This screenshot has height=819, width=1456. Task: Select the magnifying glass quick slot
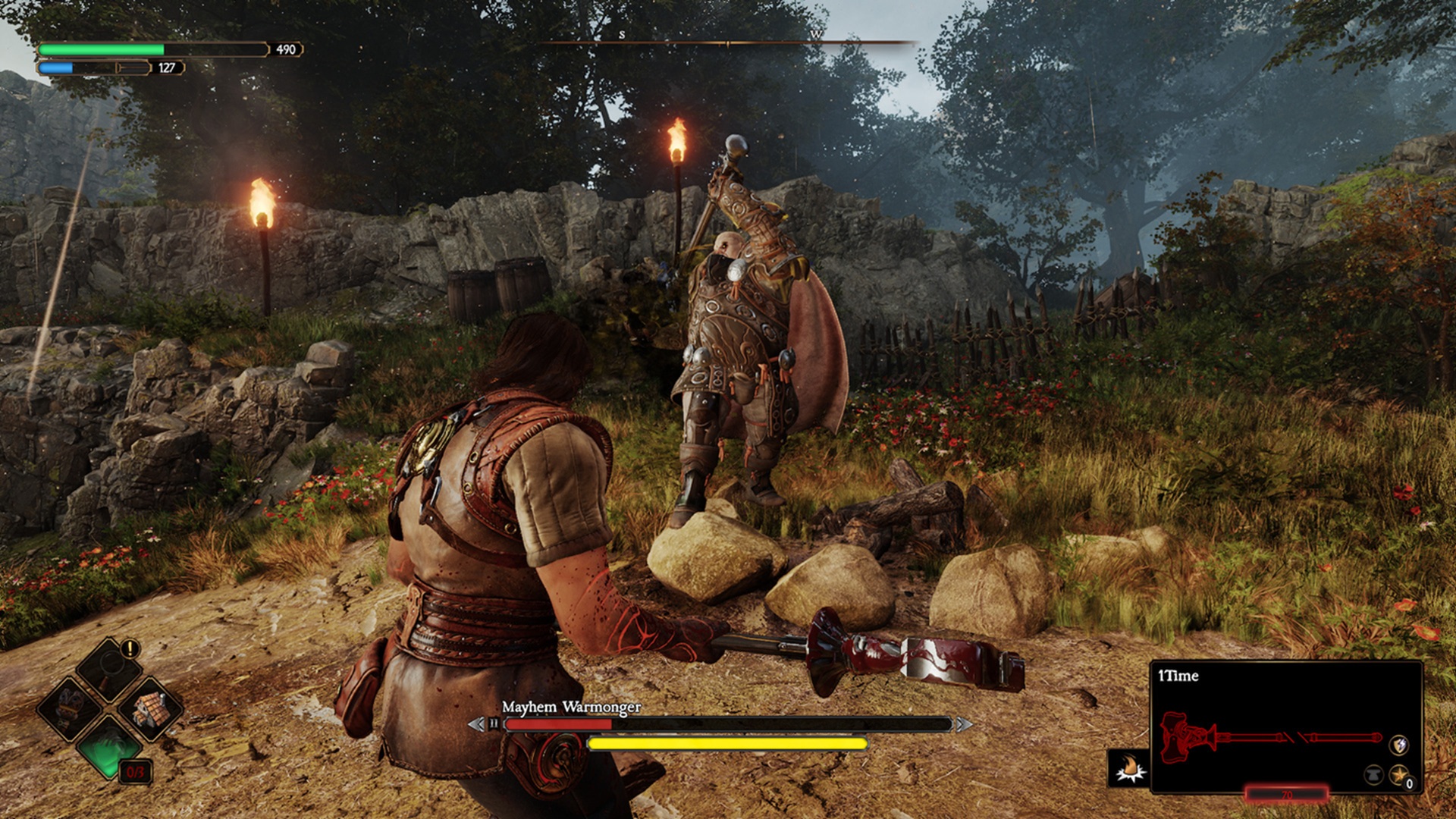coord(108,669)
